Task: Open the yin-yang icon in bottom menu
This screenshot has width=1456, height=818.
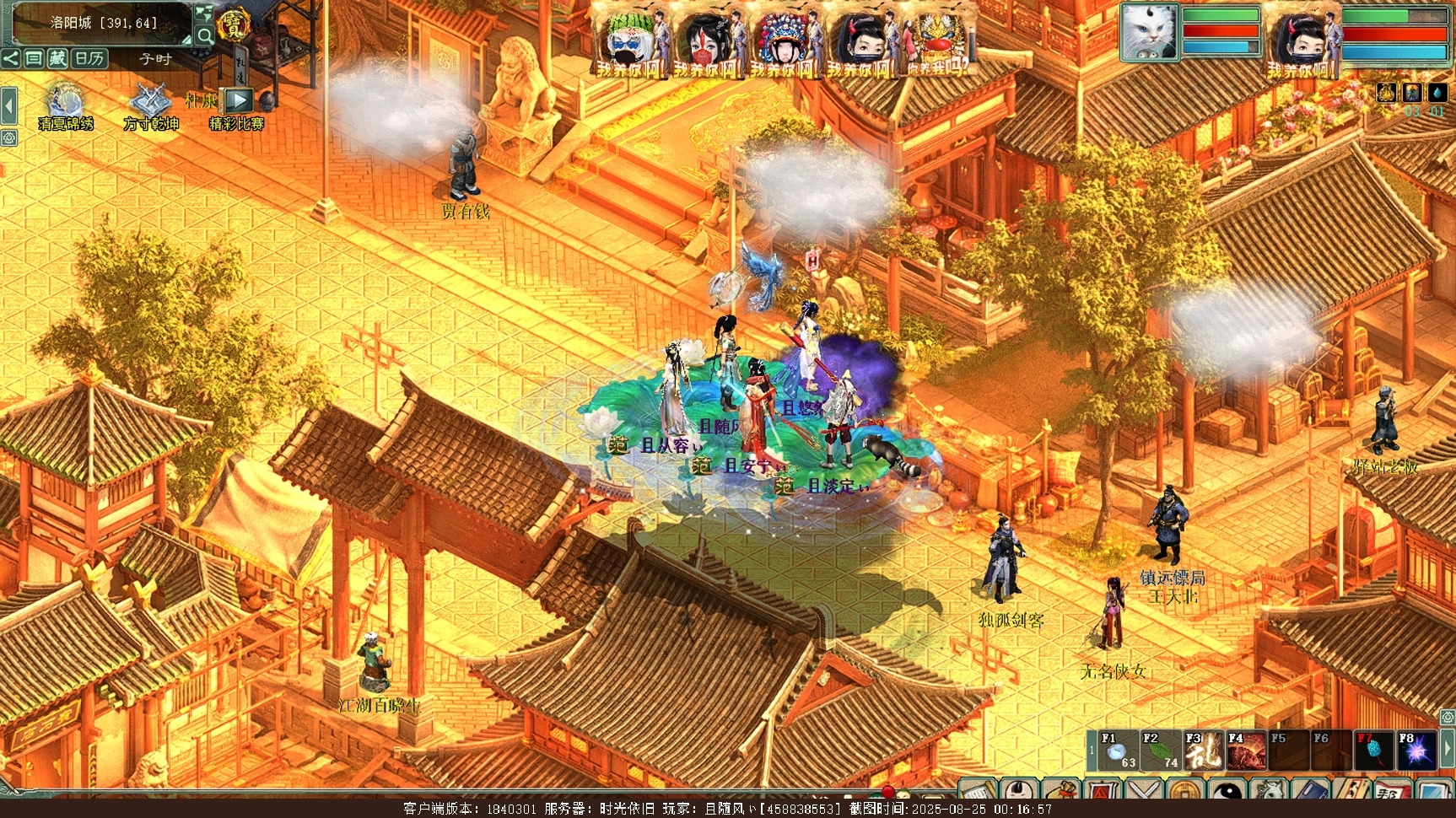Action: tap(1228, 792)
